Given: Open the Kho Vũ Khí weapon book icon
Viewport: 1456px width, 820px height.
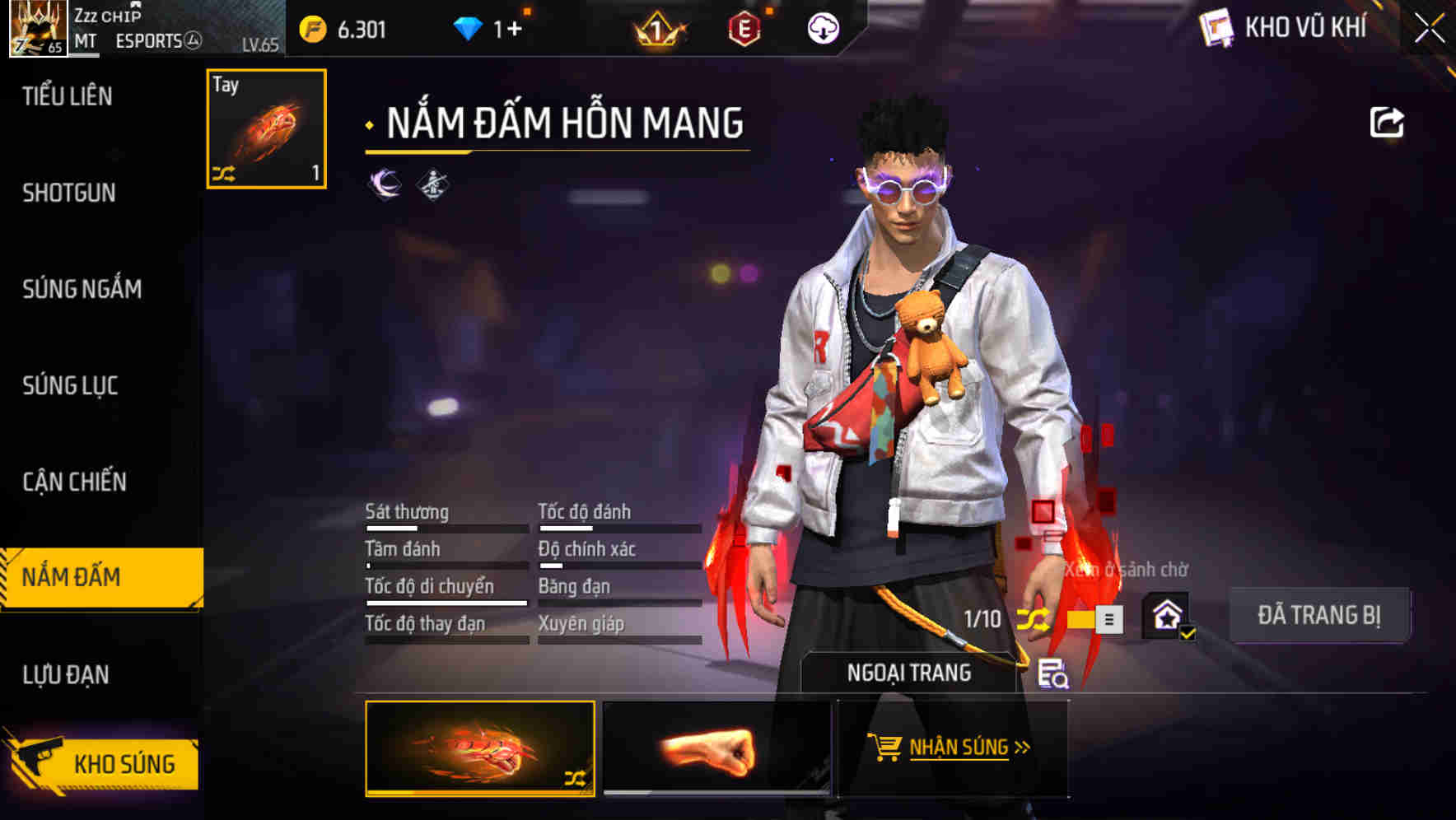Looking at the screenshot, I should pos(1216,28).
